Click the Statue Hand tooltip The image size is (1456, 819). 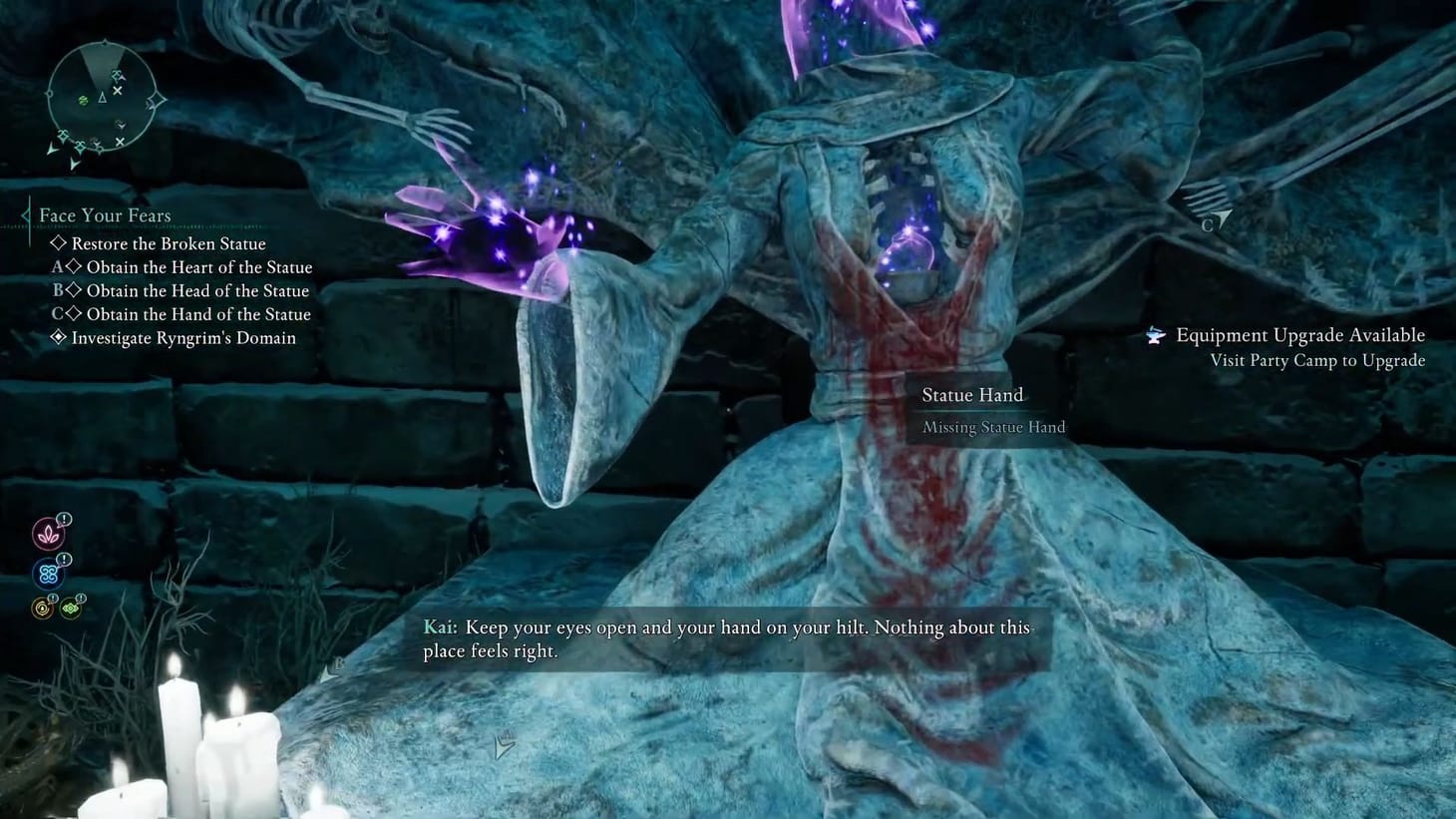coord(972,395)
